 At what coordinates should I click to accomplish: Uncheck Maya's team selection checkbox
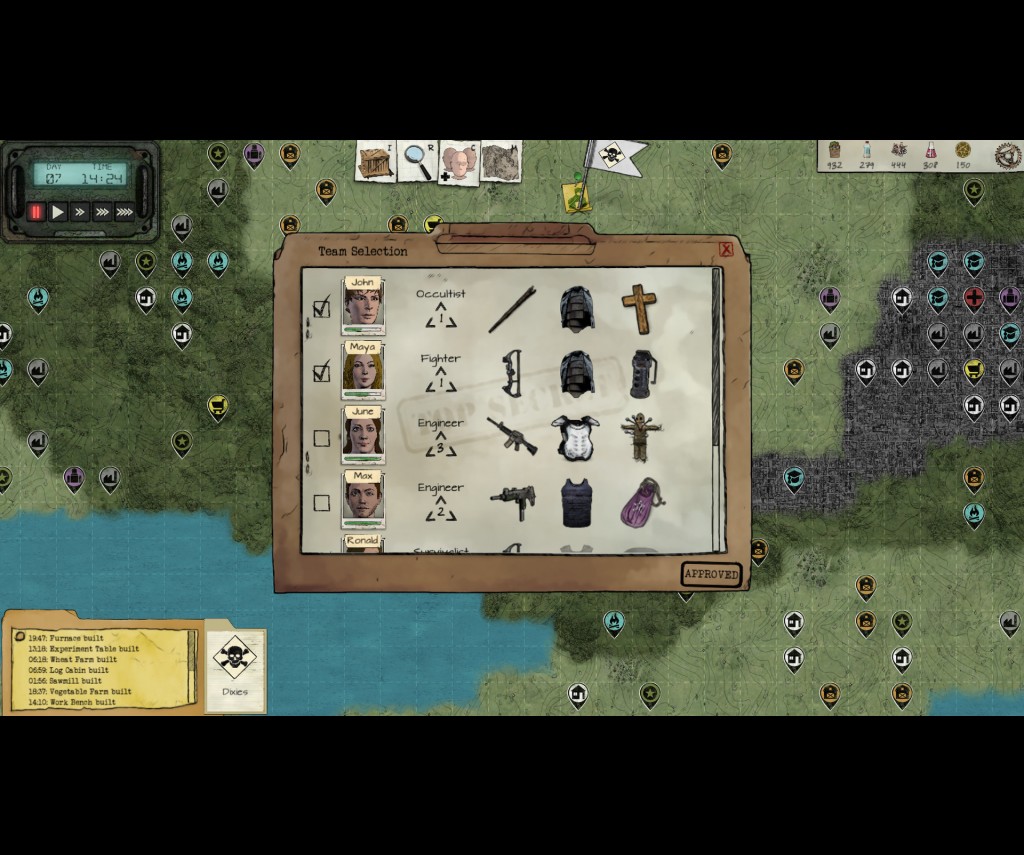321,373
